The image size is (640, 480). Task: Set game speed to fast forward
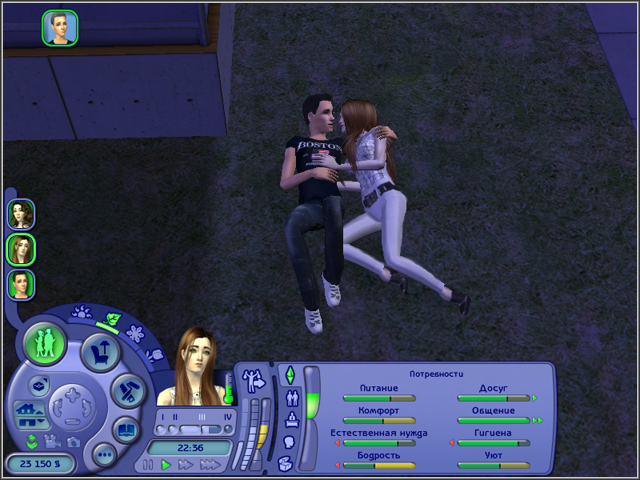(x=185, y=465)
